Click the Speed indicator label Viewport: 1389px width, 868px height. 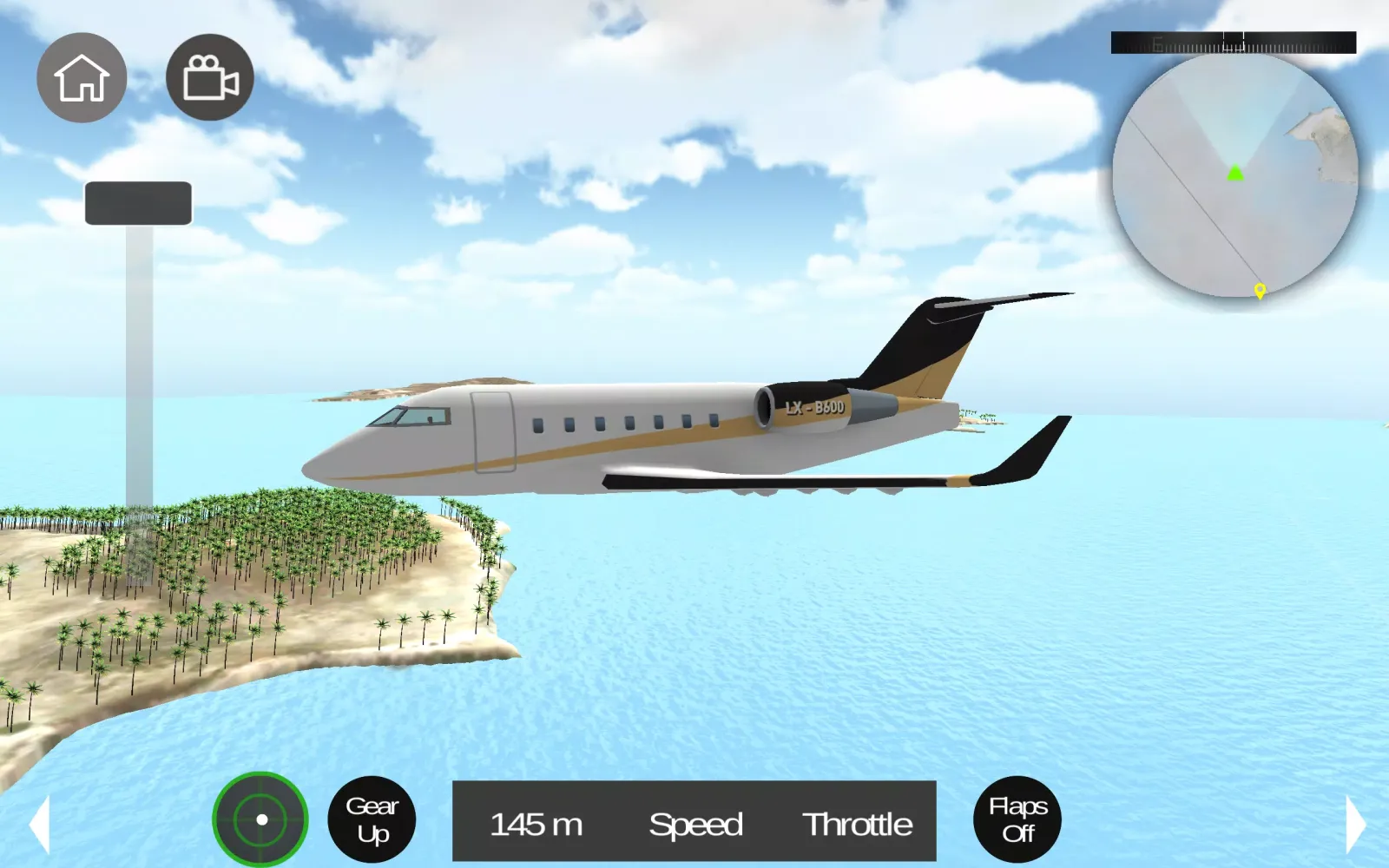(x=695, y=824)
